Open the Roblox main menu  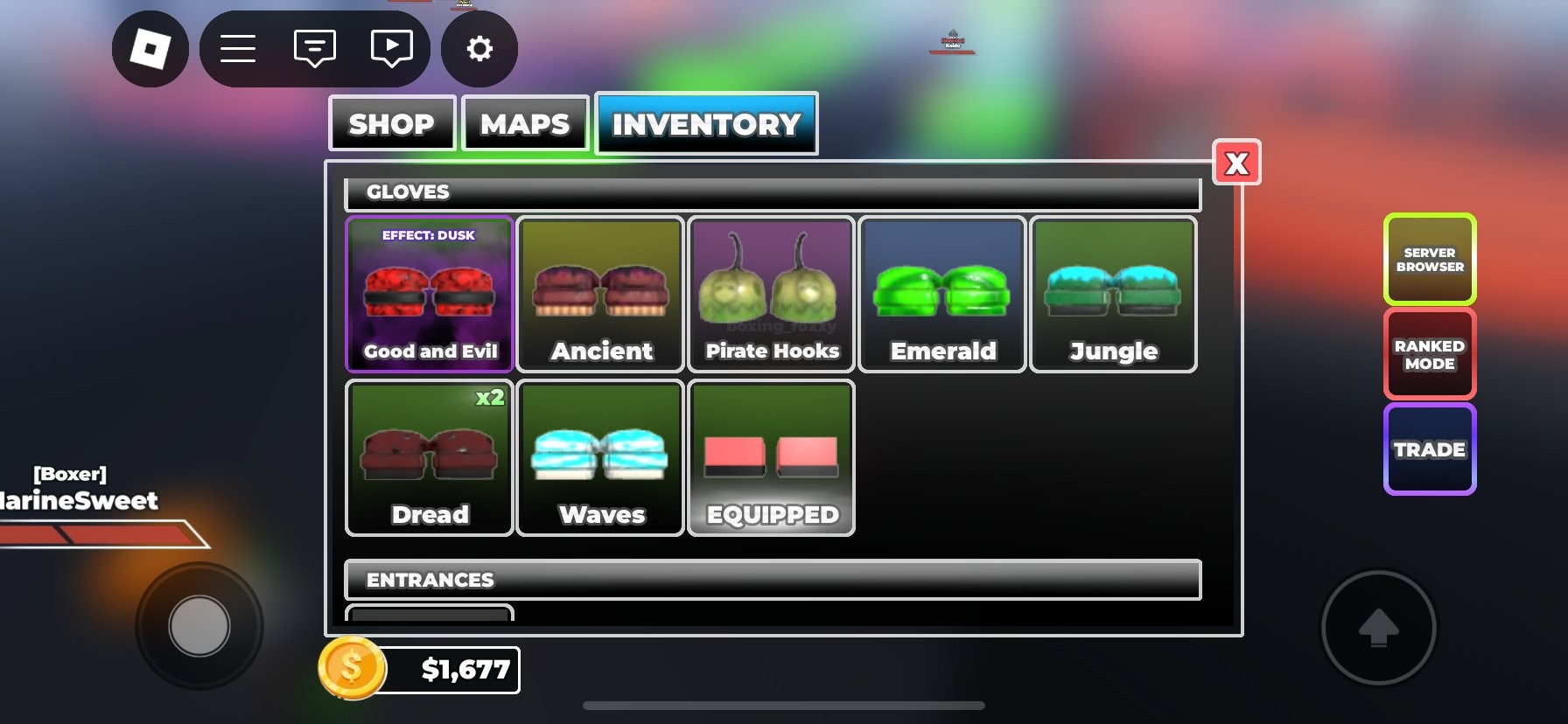150,48
